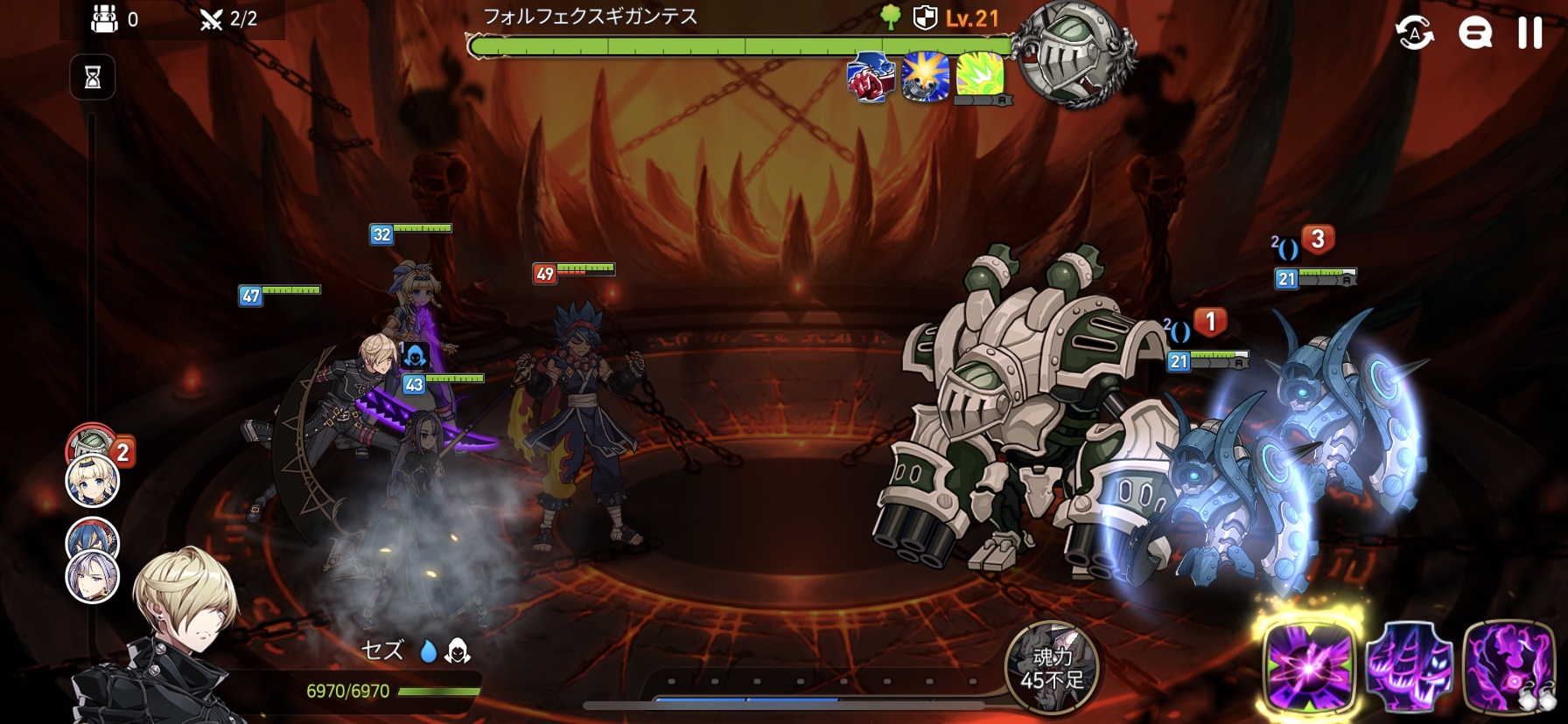Tap the armored boss helmet portrait

click(1075, 54)
